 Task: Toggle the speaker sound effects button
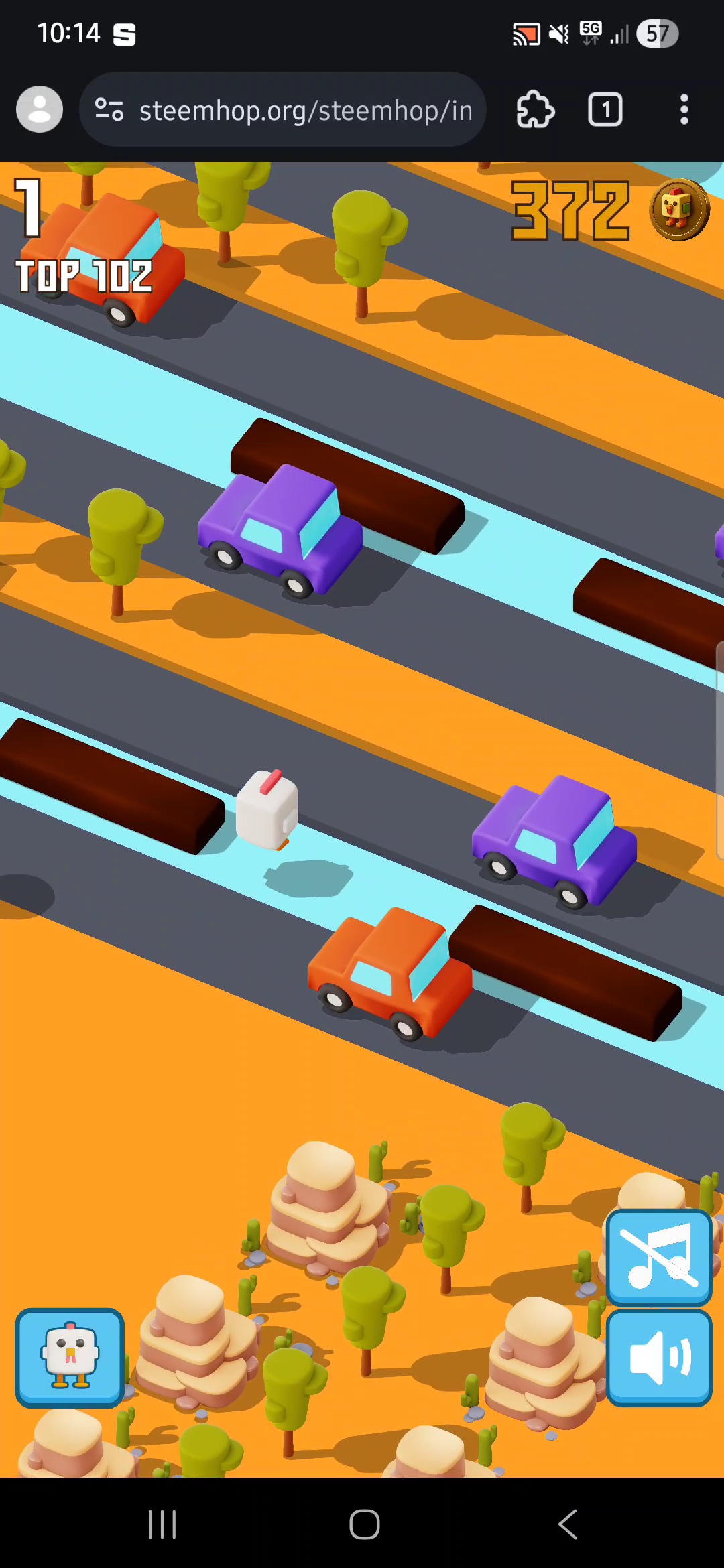(659, 1358)
